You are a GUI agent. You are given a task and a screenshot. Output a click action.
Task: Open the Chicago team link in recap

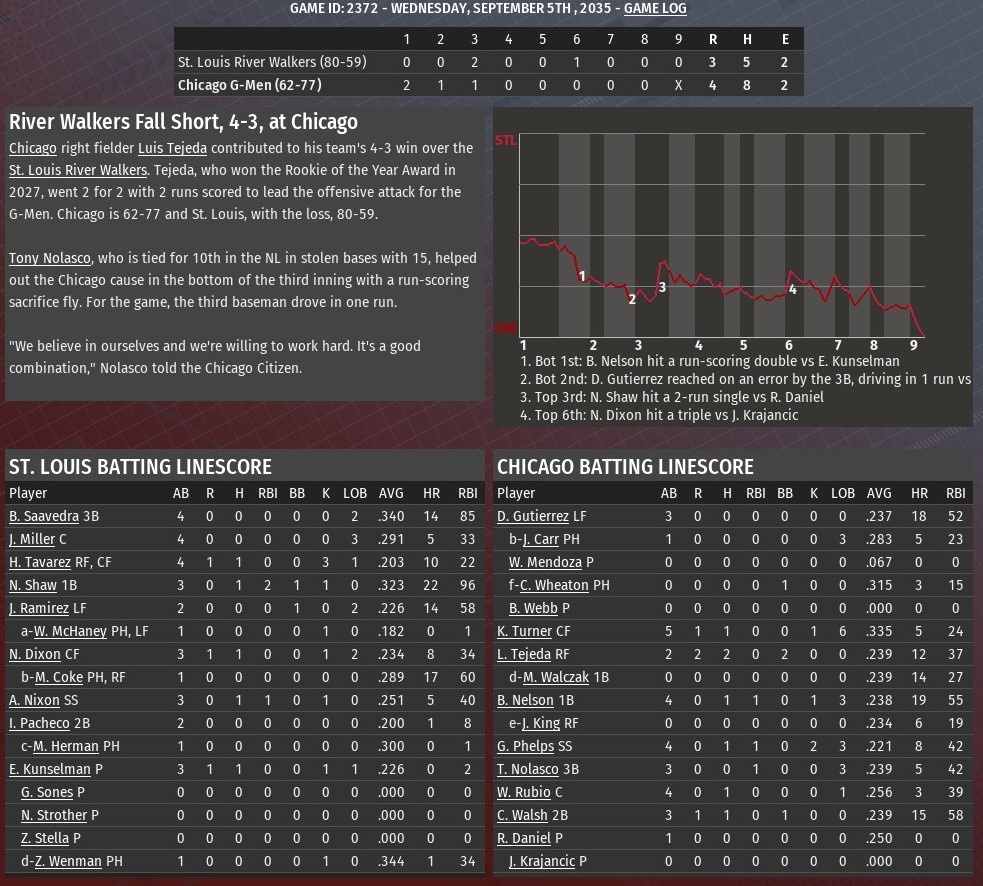(x=33, y=148)
